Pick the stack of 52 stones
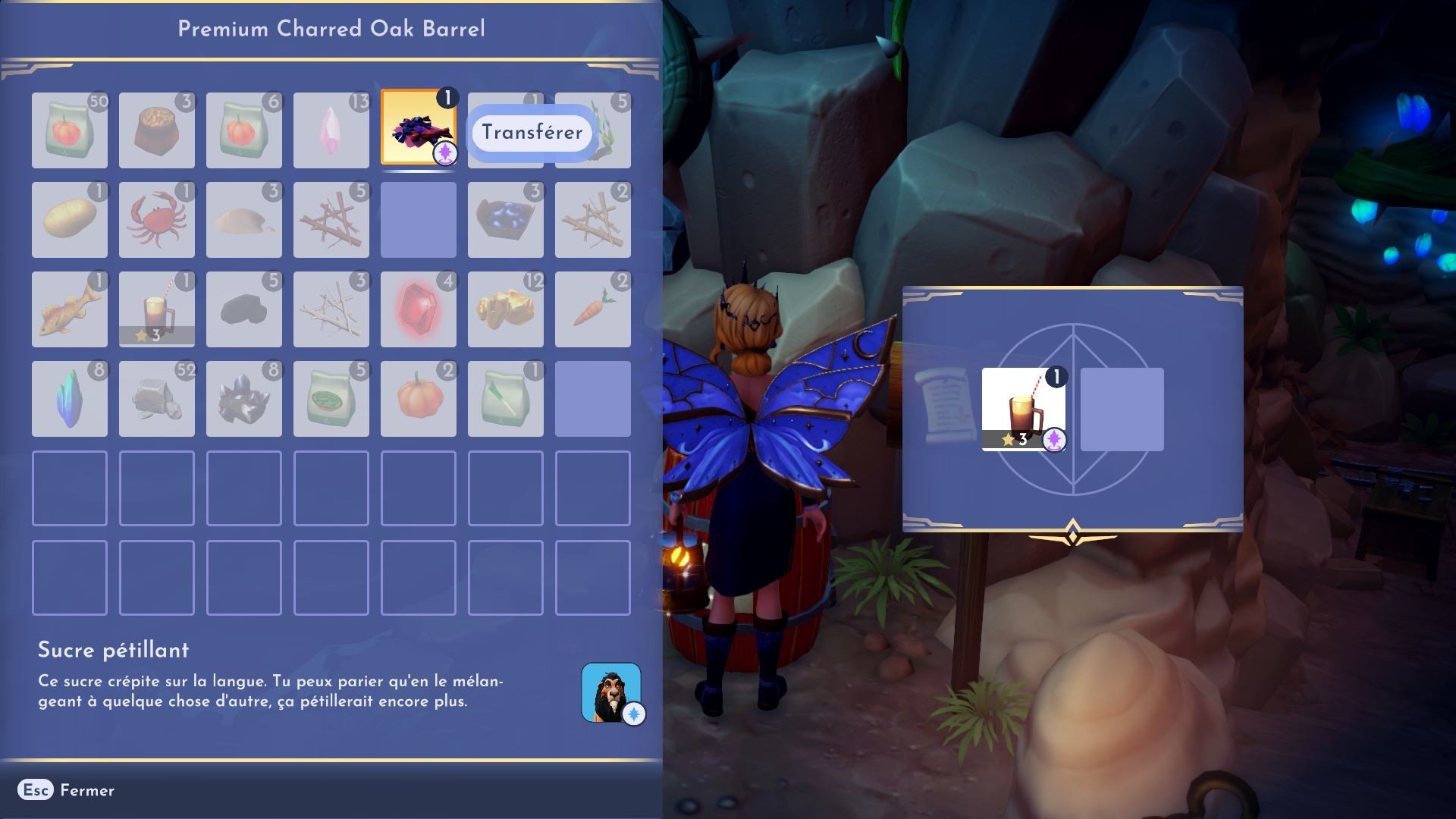Viewport: 1456px width, 819px height. tap(156, 398)
